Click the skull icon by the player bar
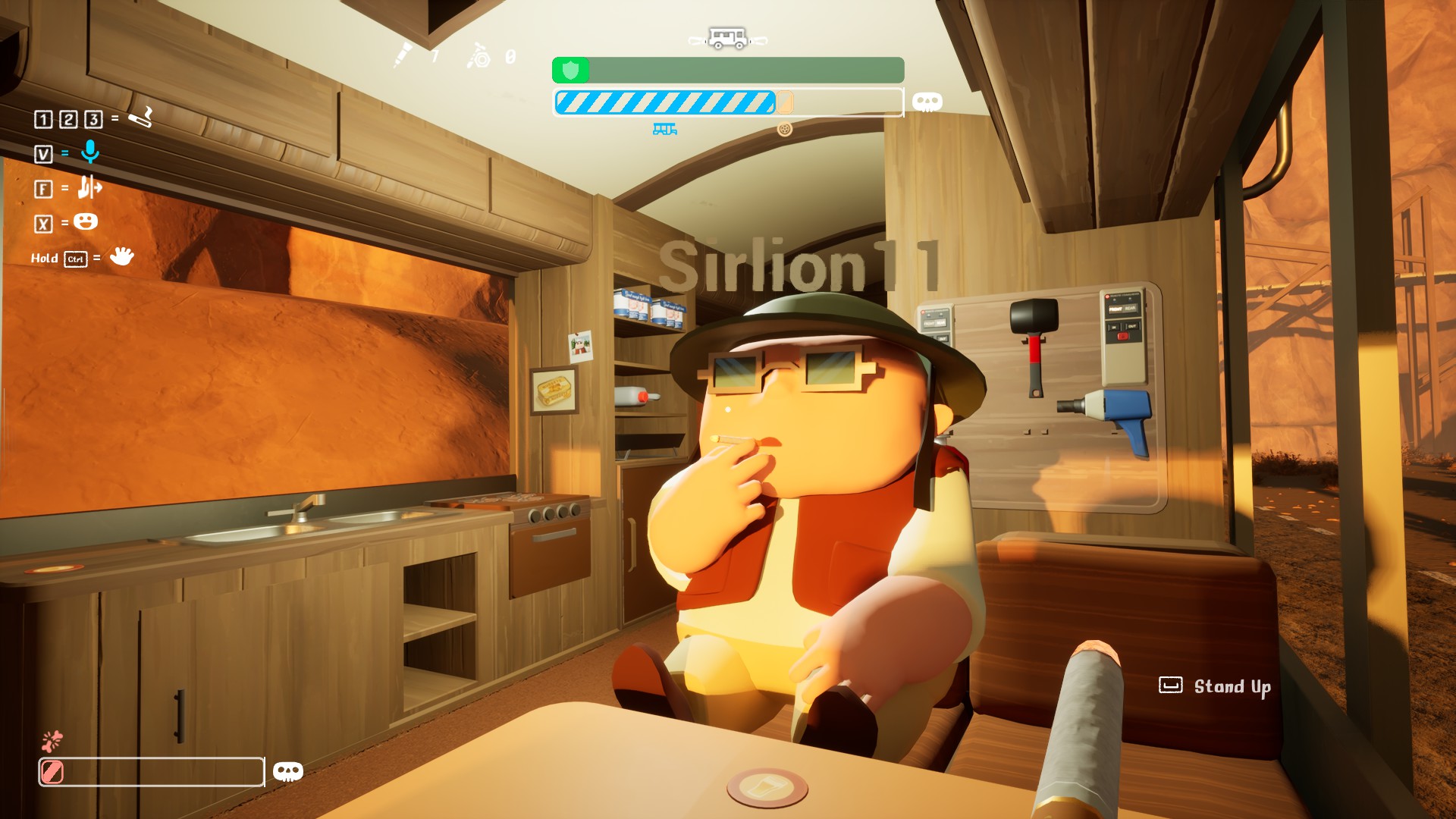 [287, 771]
